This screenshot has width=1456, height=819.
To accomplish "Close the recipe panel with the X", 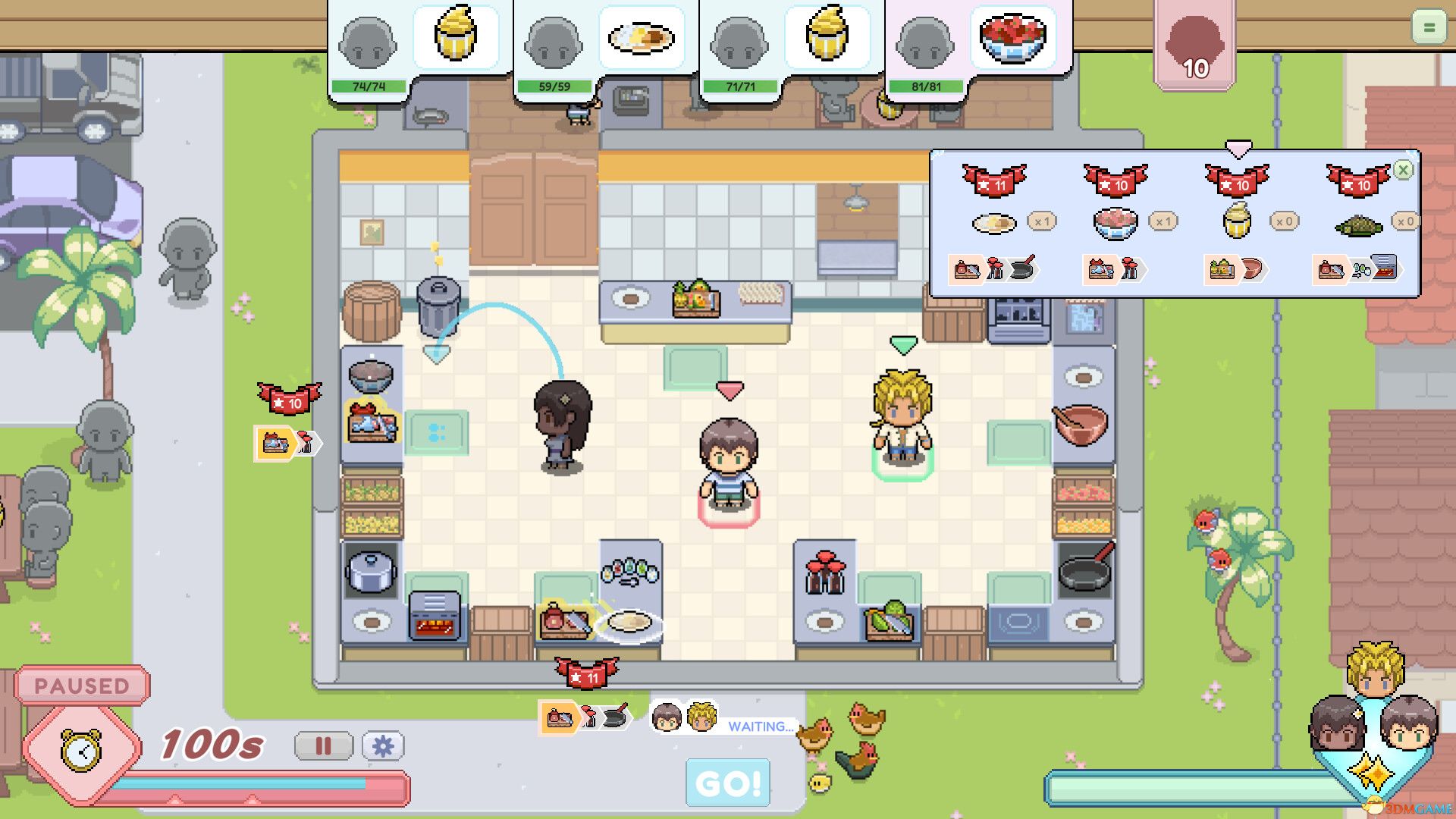I will point(1404,170).
